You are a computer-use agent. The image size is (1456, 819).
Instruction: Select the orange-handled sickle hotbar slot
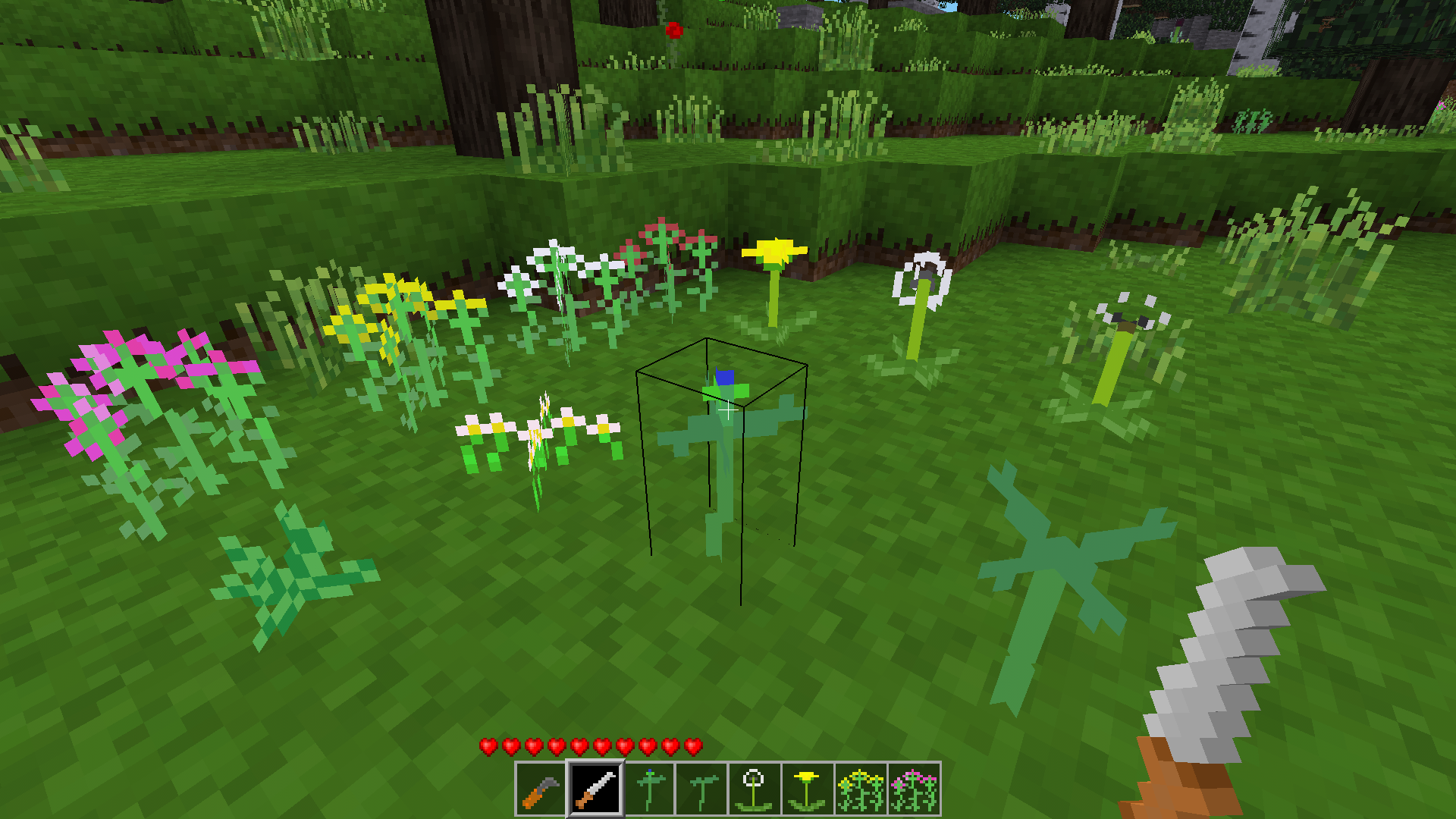point(541,789)
